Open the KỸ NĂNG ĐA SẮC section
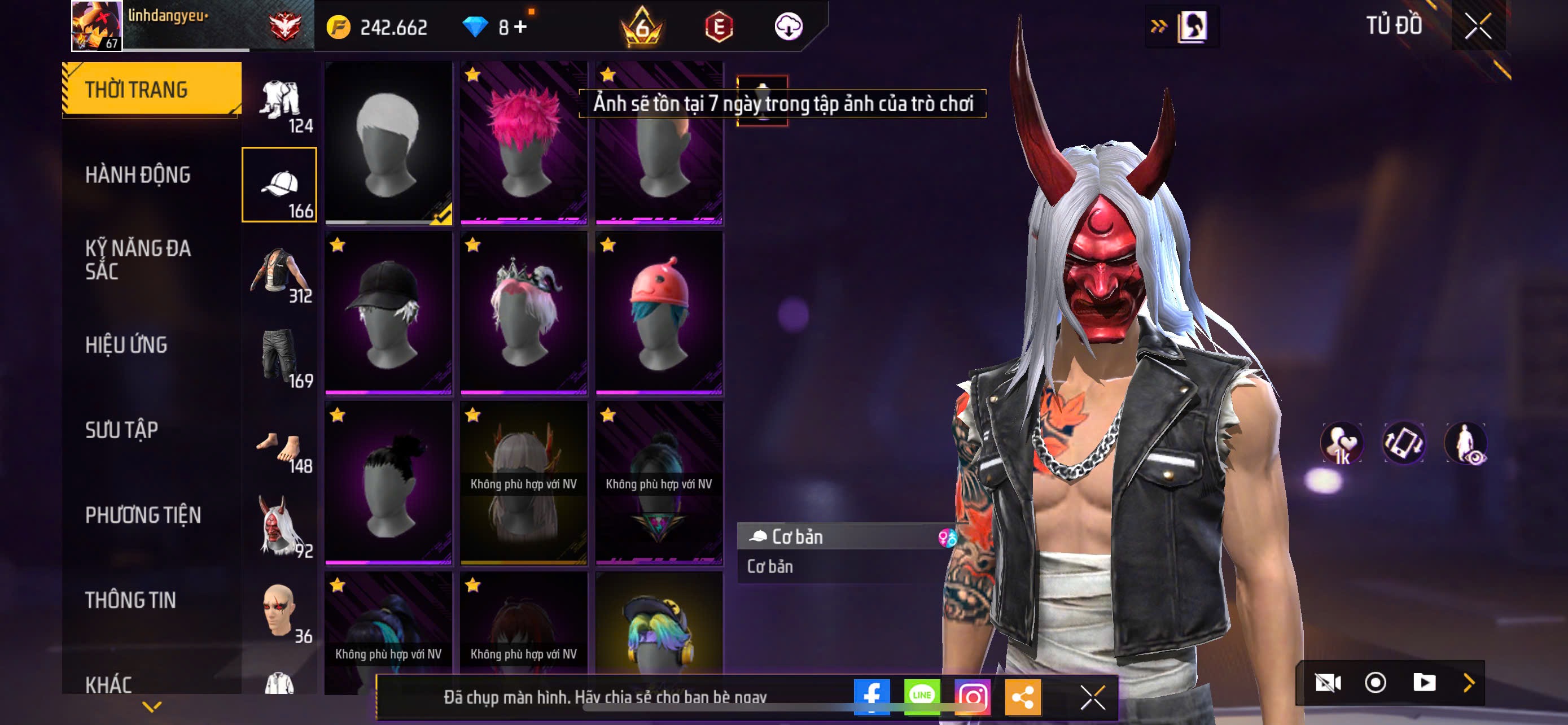Screen dimensions: 1568x725 (138, 259)
